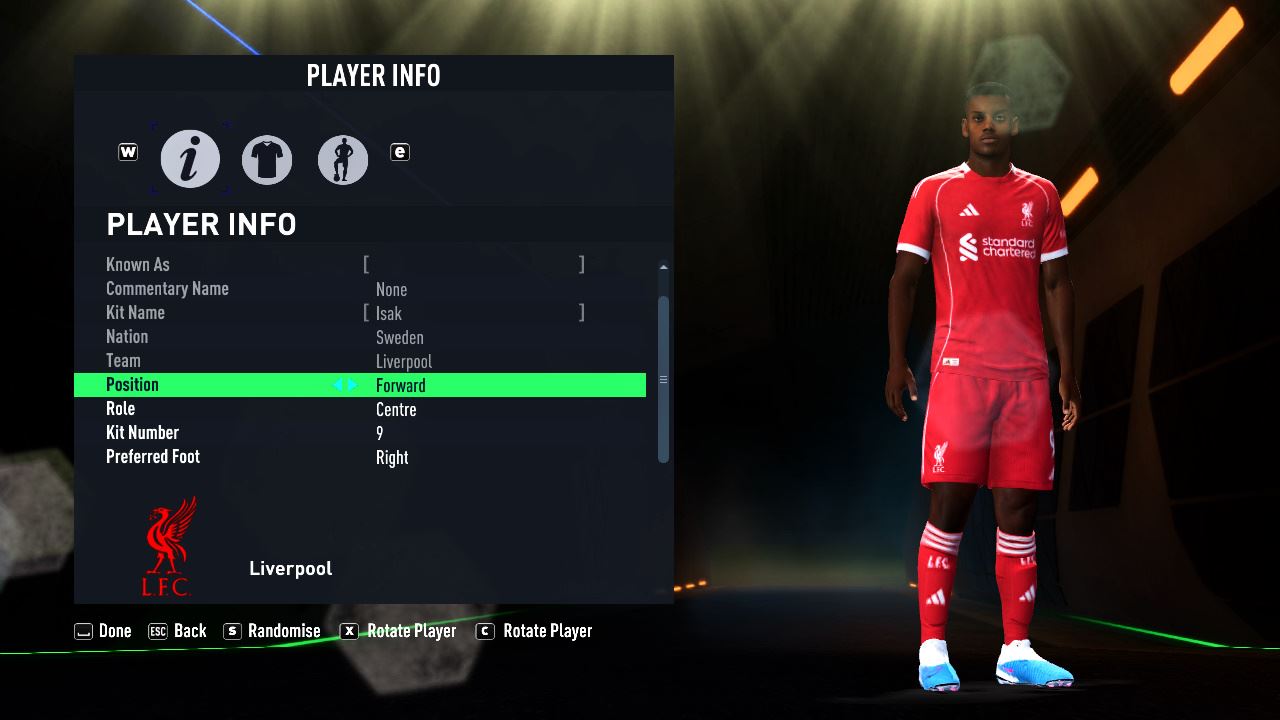Switch to the info tab icon
The image size is (1280, 720).
pos(190,159)
